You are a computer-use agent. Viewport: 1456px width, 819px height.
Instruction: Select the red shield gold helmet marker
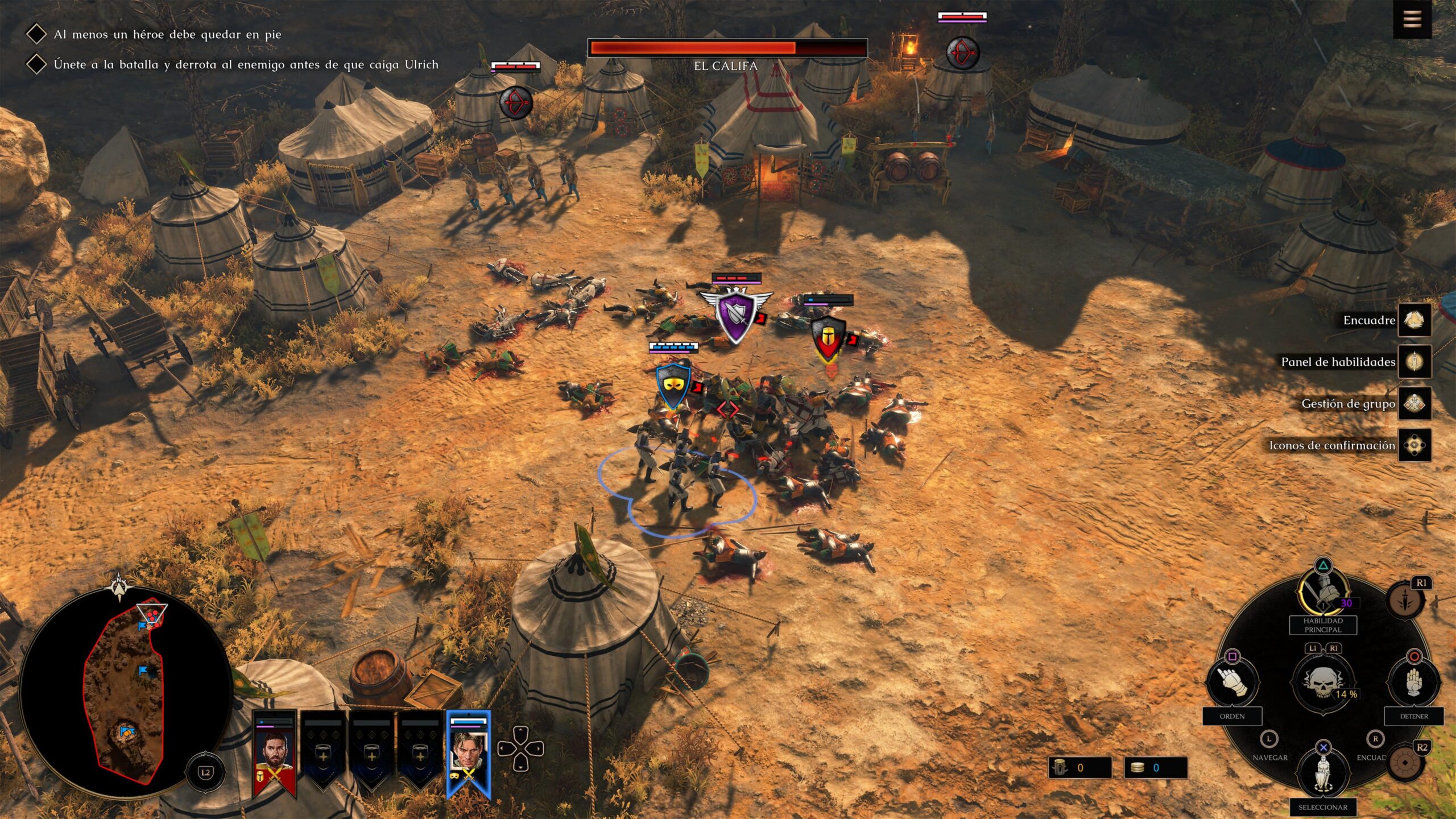pyautogui.click(x=827, y=337)
